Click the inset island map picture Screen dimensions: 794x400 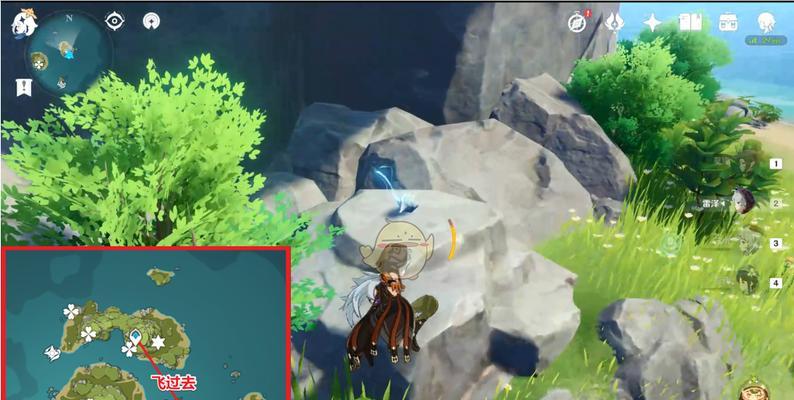tap(145, 325)
